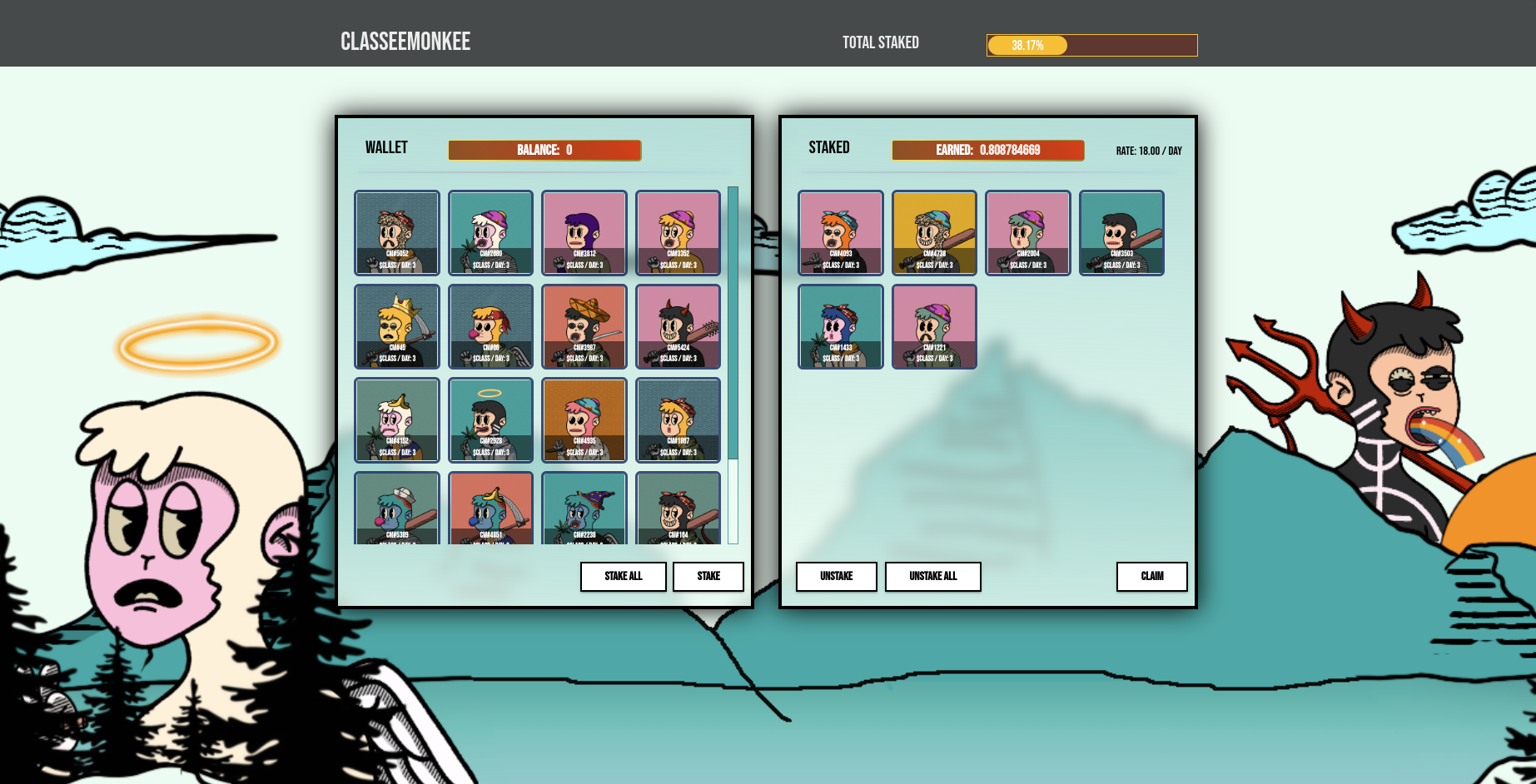This screenshot has height=784, width=1536.
Task: Choose the purple-haired monkey CM#3812
Action: (584, 232)
